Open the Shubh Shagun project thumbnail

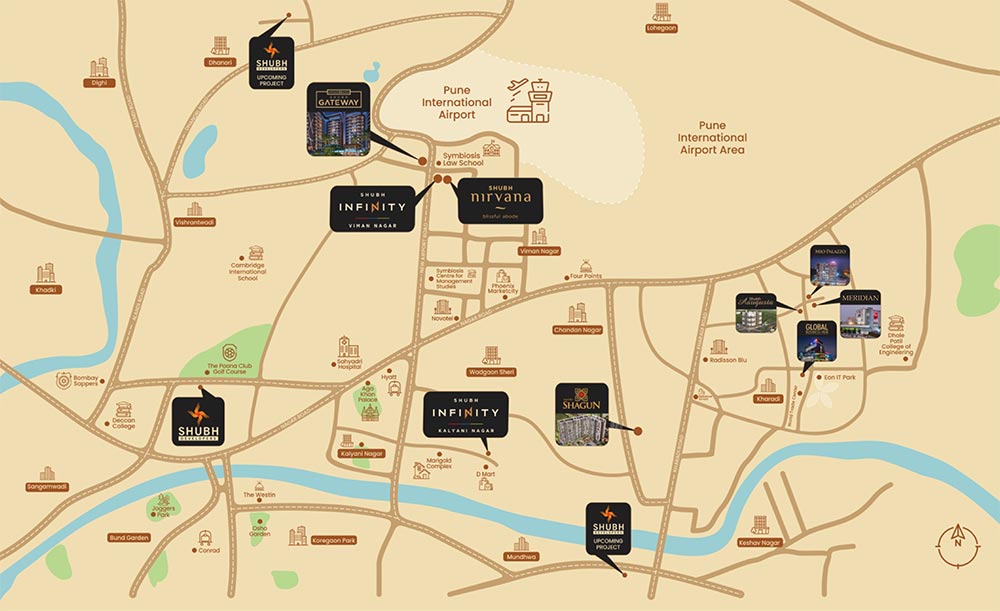[582, 414]
